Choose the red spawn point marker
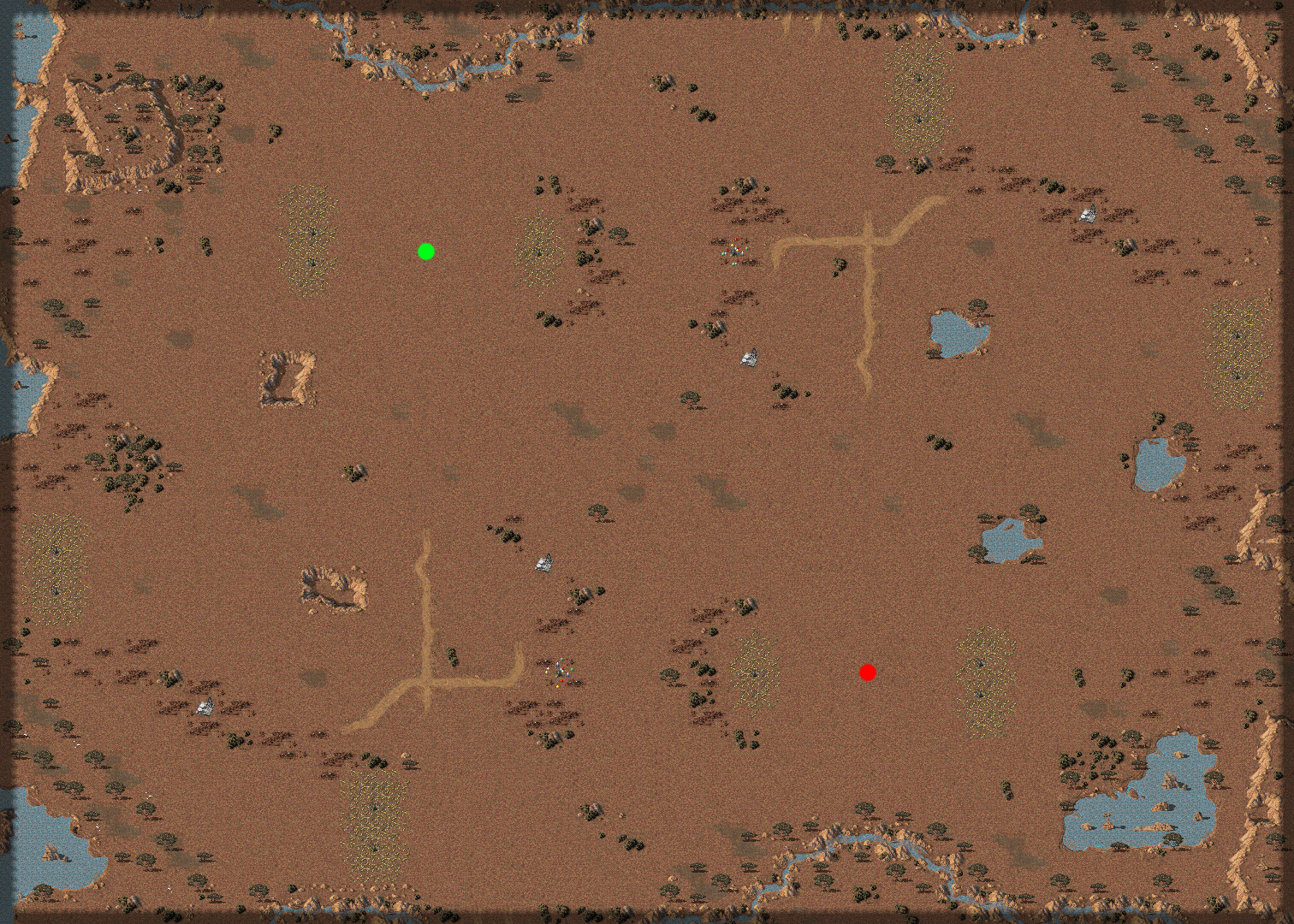 (x=868, y=672)
